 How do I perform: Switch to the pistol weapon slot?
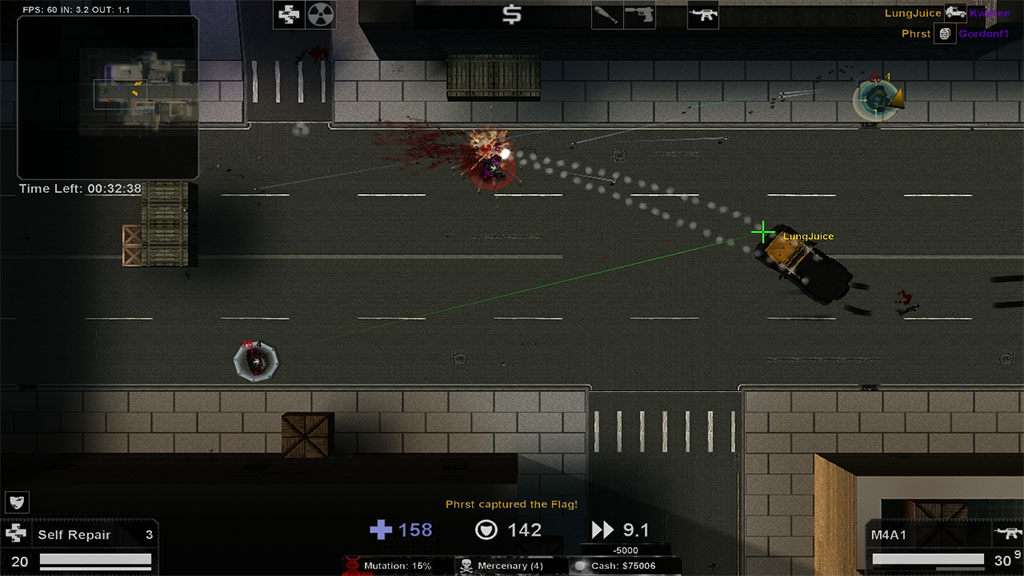pyautogui.click(x=639, y=15)
